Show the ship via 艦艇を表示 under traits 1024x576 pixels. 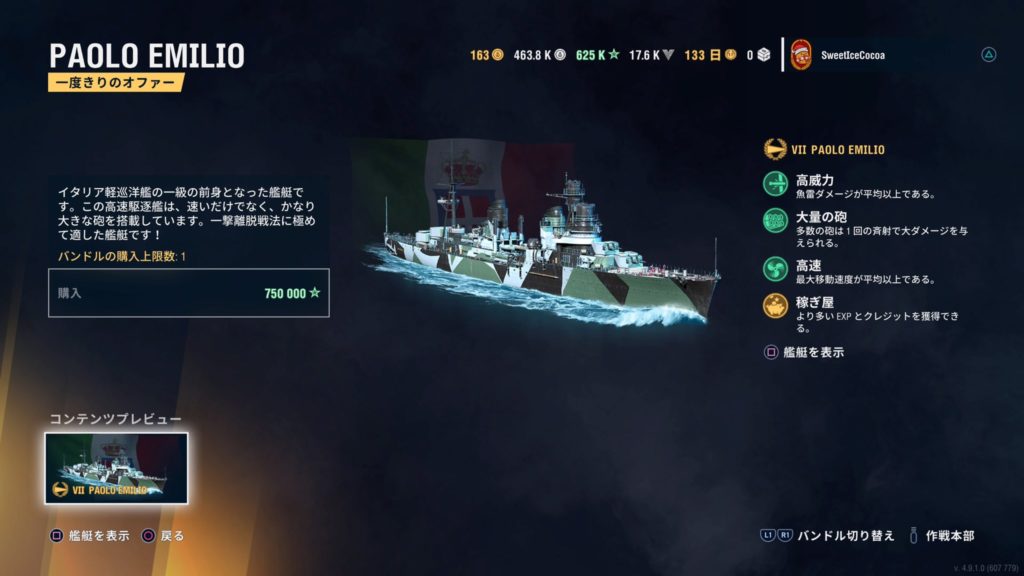pyautogui.click(x=805, y=352)
